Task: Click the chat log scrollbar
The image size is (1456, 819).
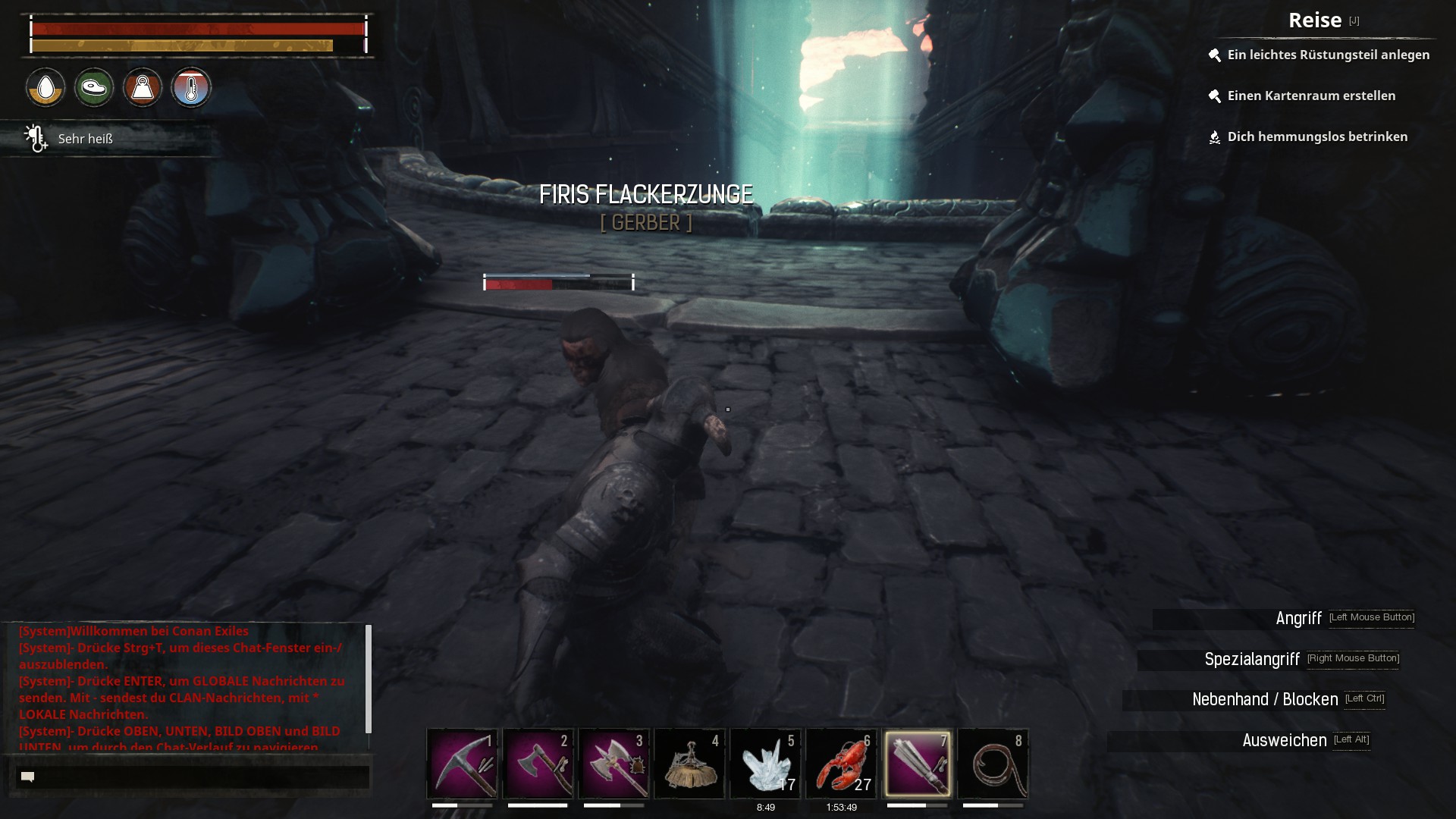Action: pos(369,679)
